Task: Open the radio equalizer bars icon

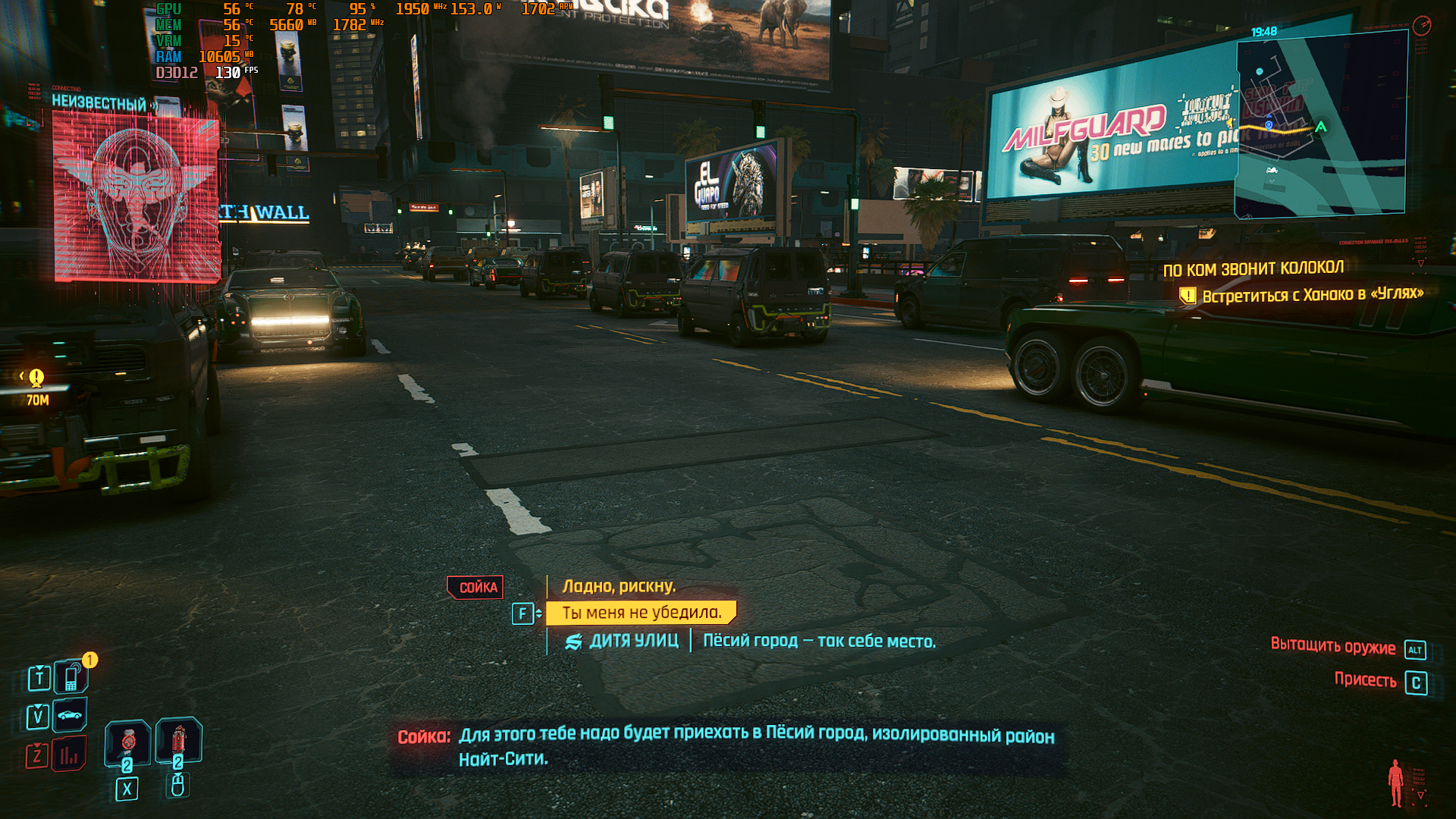Action: 69,755
